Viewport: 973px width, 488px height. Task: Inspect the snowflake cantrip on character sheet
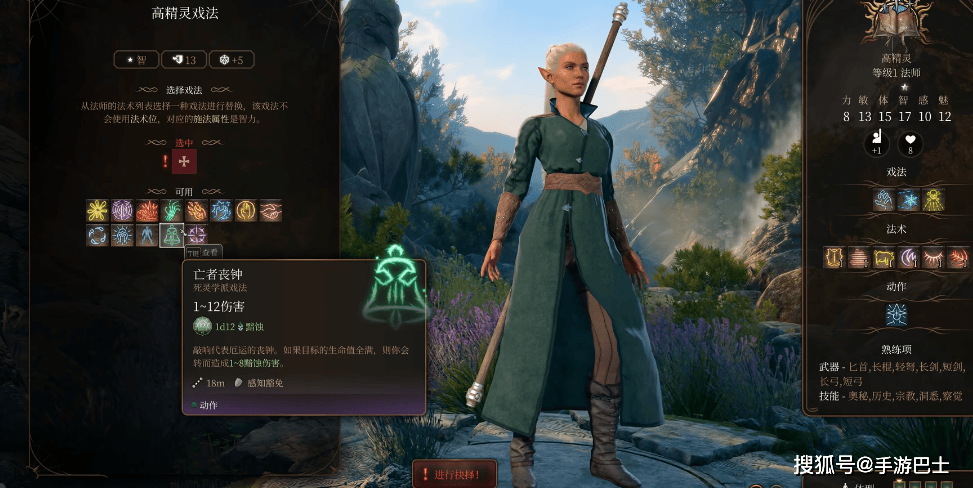909,199
